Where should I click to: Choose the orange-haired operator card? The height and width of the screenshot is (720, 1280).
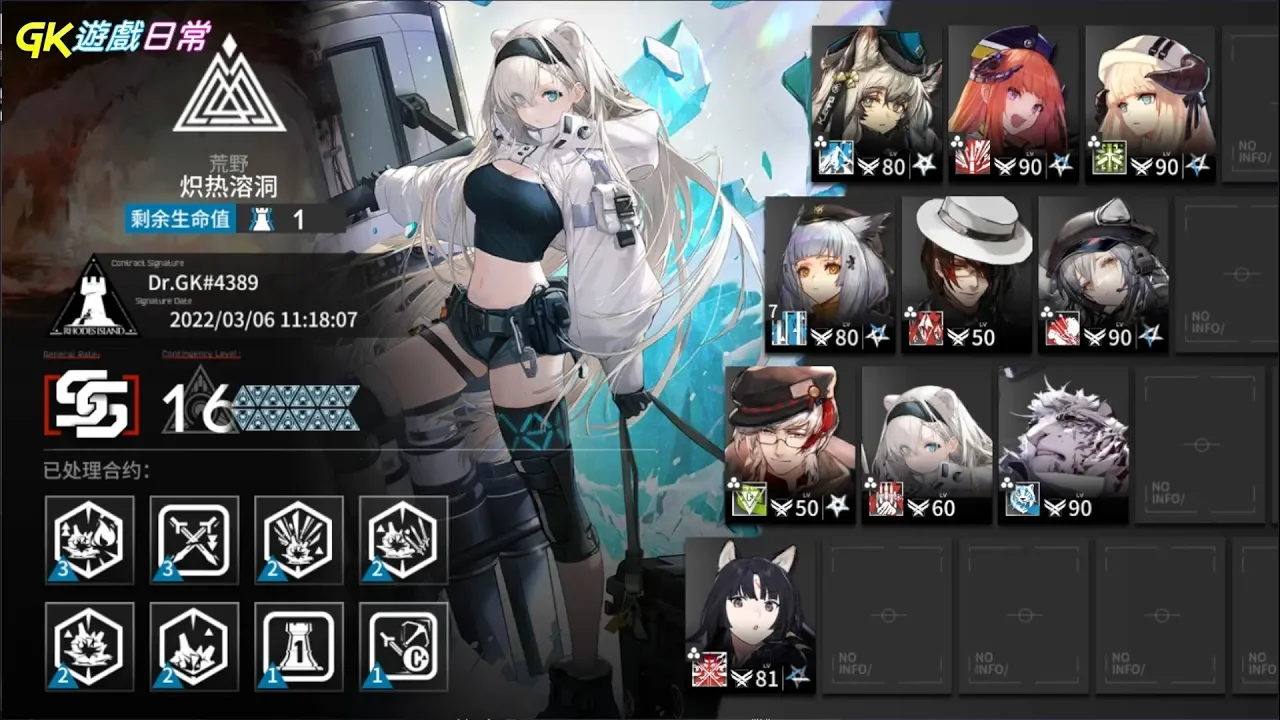click(x=1011, y=103)
